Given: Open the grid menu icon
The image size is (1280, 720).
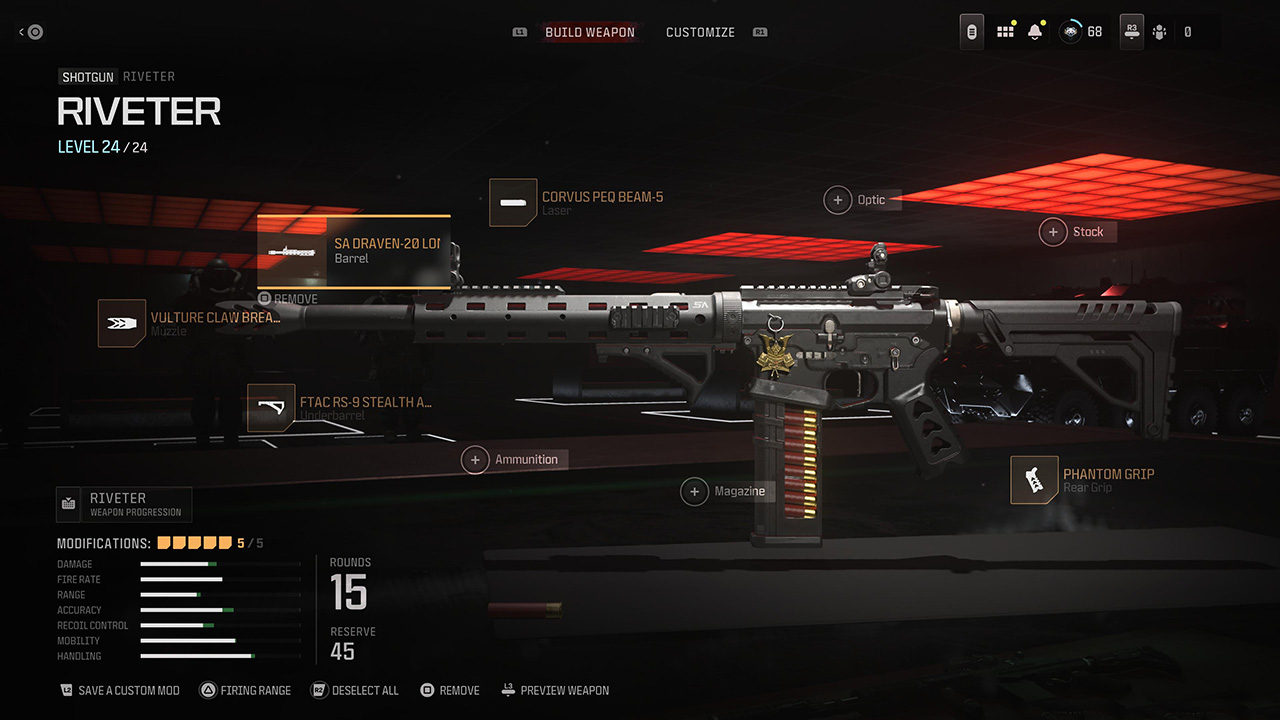Looking at the screenshot, I should click(1005, 32).
